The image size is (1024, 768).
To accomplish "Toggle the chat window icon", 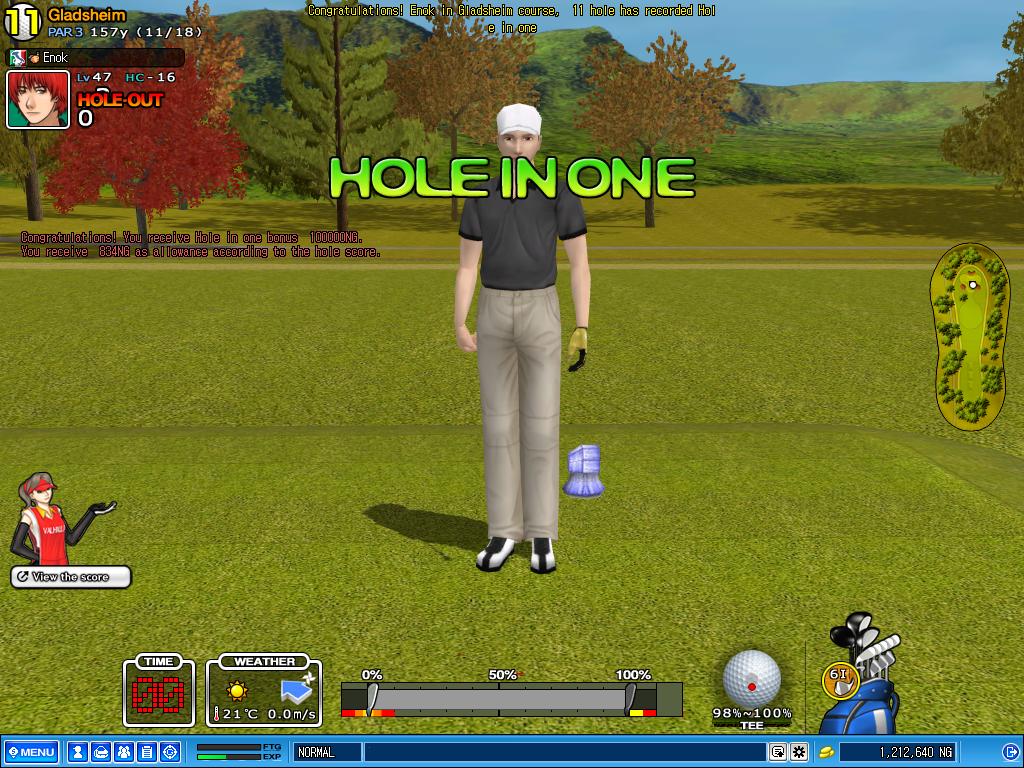I will (777, 752).
